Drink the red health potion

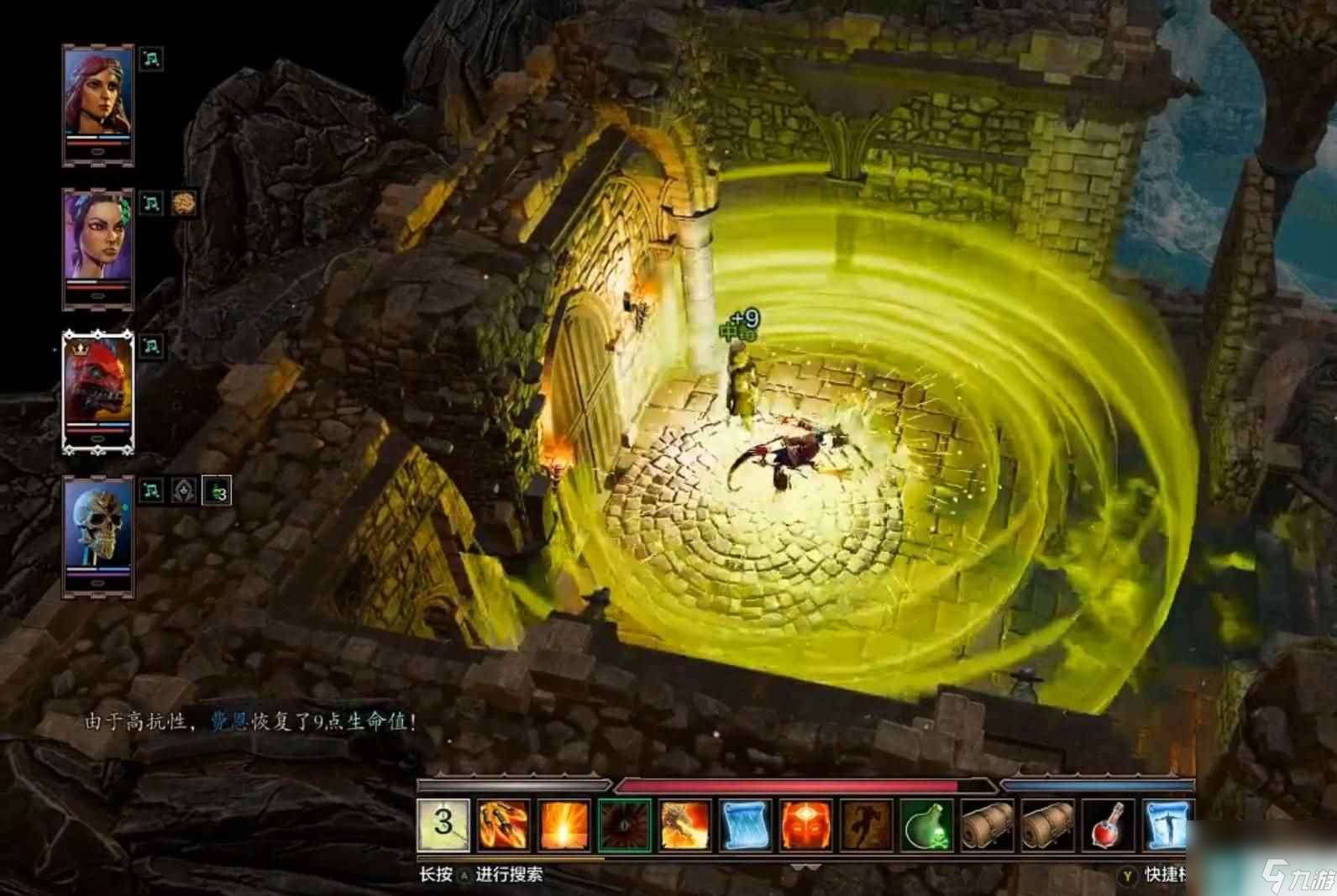click(x=1109, y=824)
